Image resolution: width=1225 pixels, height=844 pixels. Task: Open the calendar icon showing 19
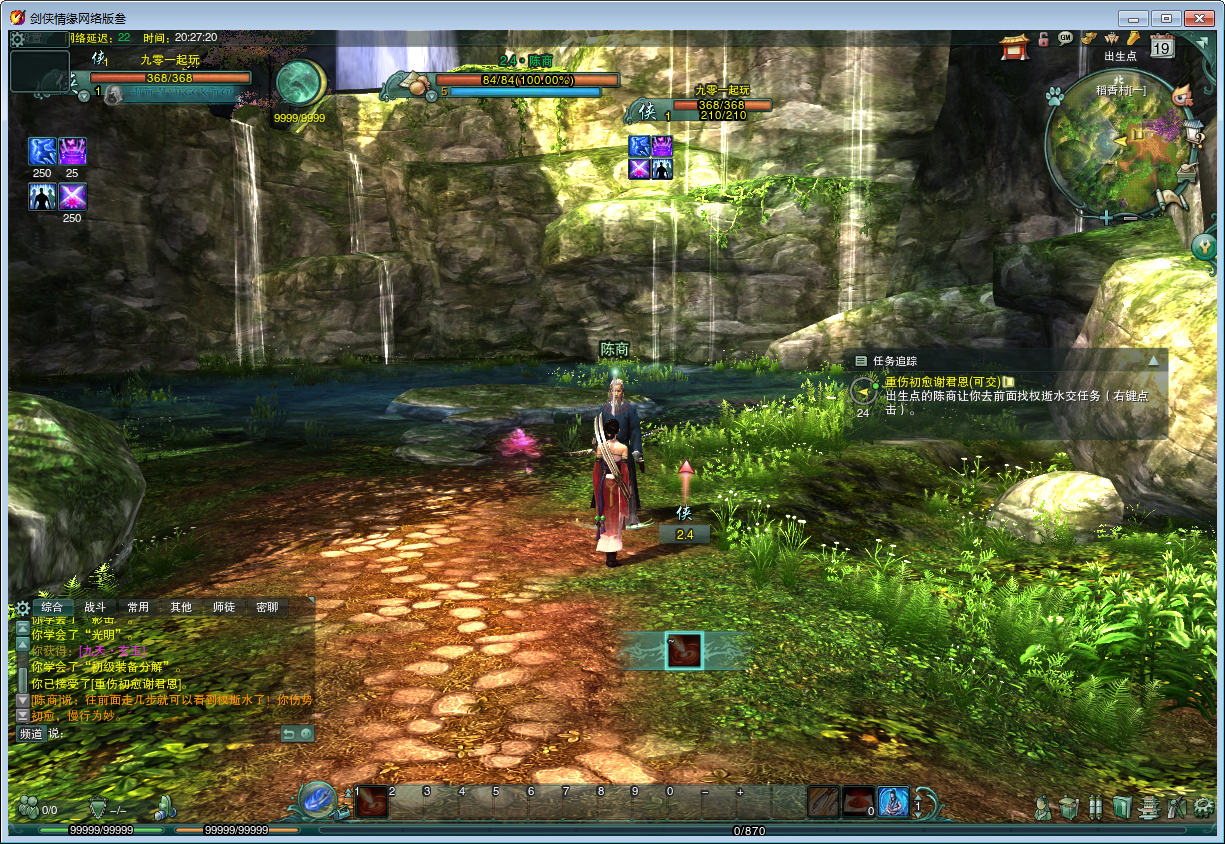[x=1162, y=45]
